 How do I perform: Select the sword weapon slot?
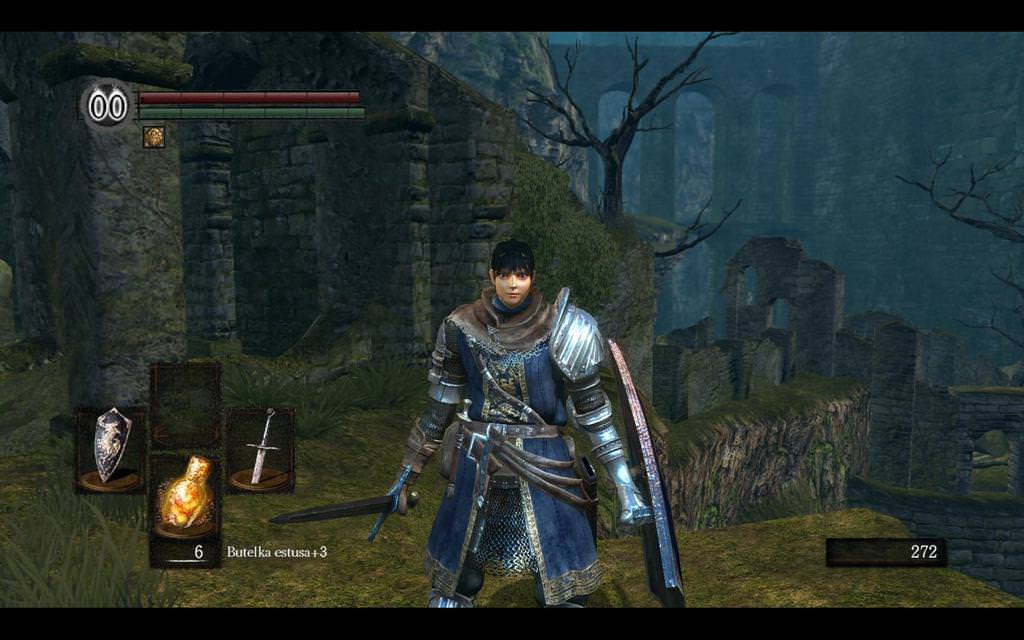(260, 449)
